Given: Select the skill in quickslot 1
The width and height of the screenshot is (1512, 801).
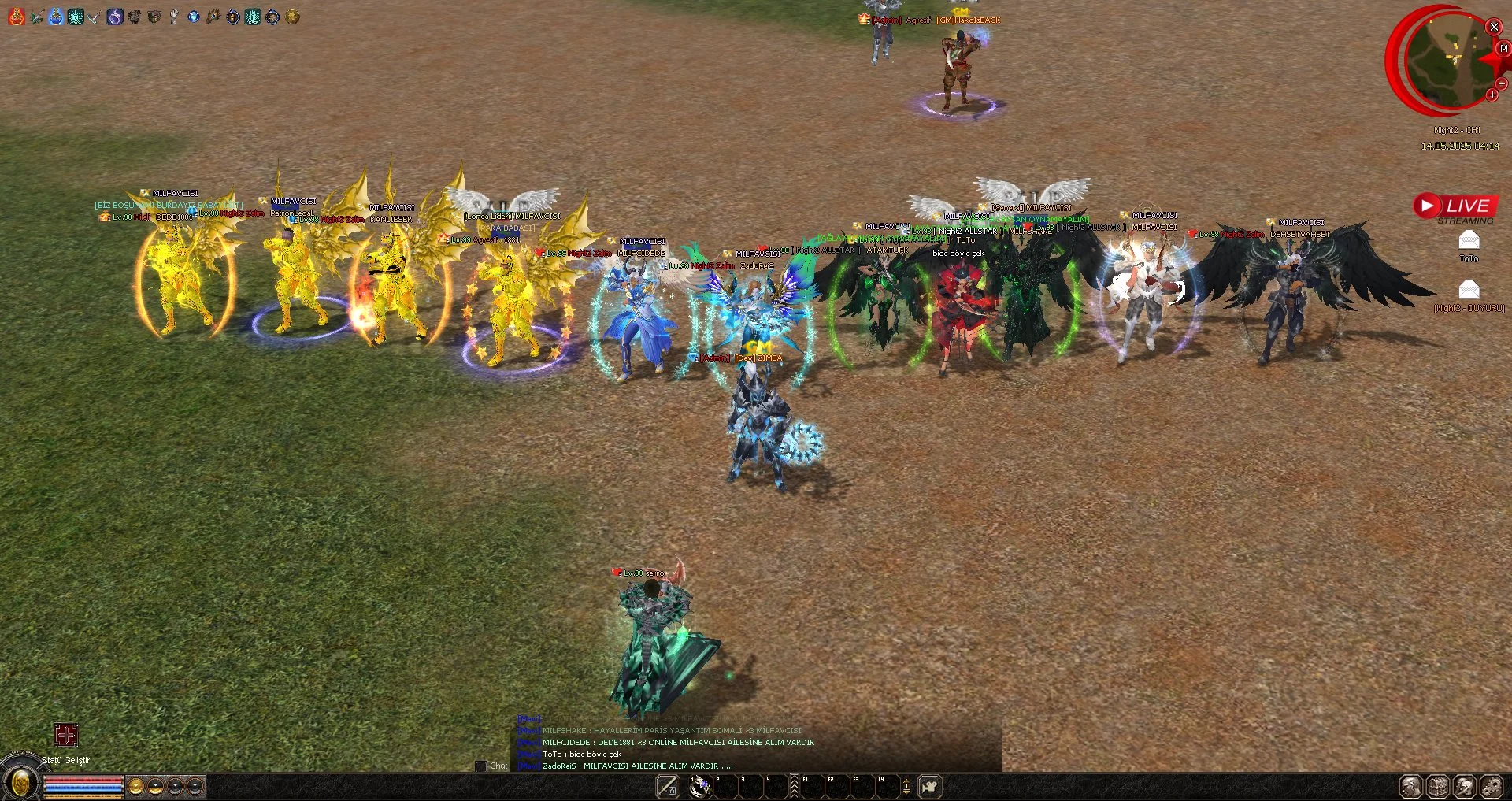Looking at the screenshot, I should point(699,786).
